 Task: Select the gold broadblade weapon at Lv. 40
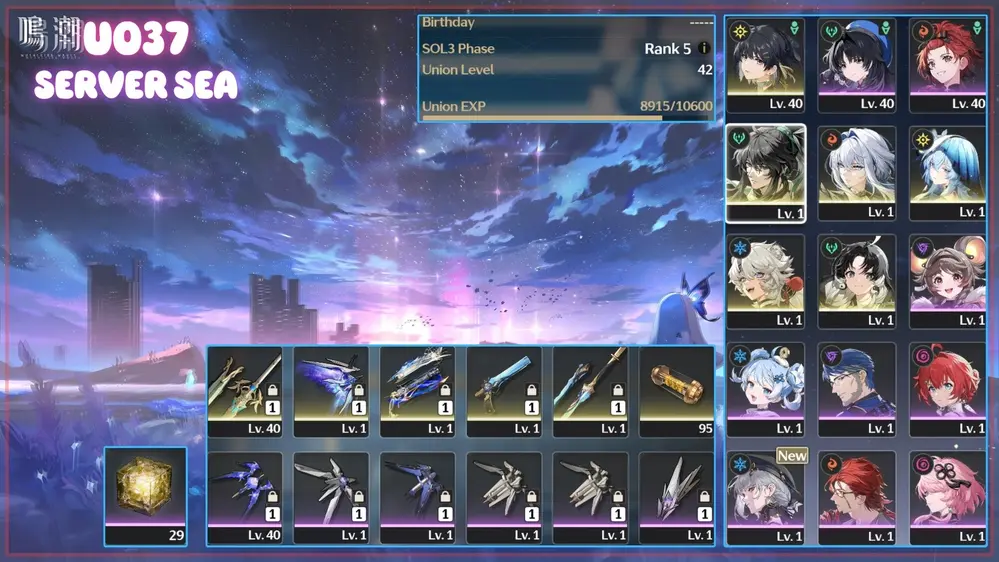[244, 389]
